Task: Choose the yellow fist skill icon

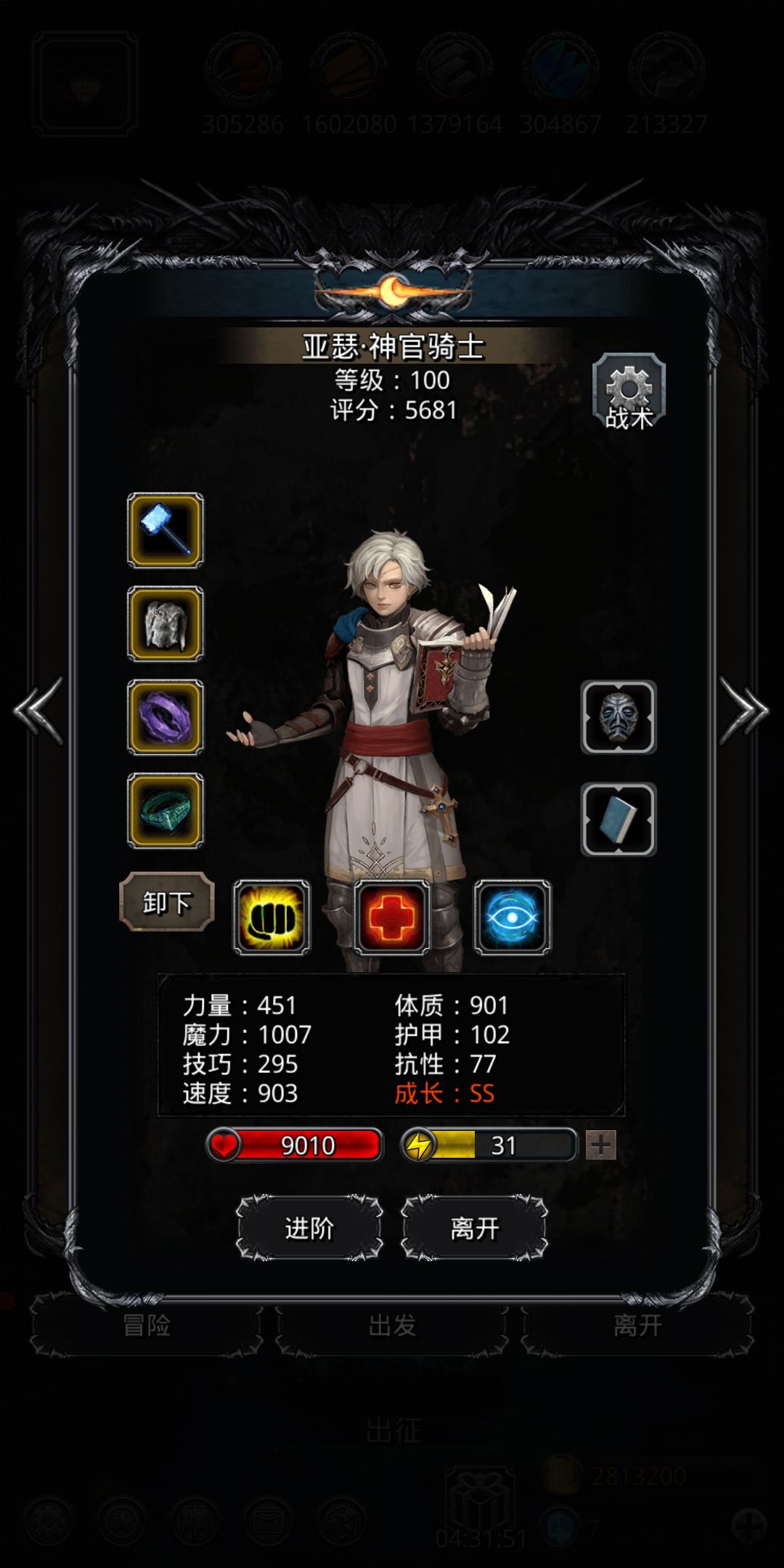Action: [271, 918]
